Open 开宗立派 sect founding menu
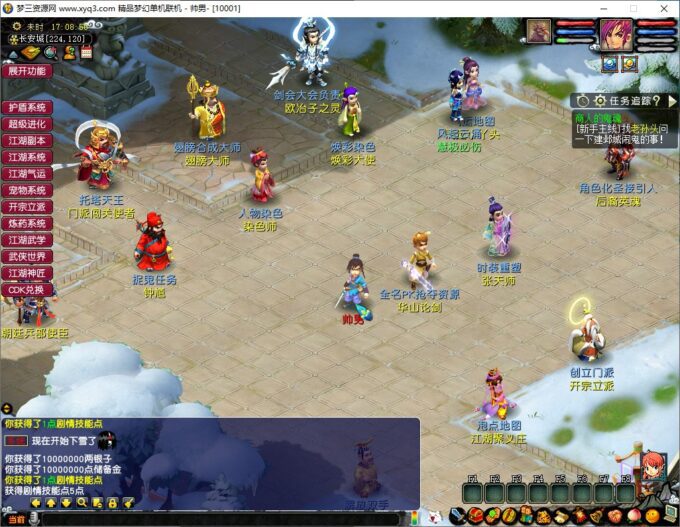This screenshot has width=680, height=527. coord(27,207)
